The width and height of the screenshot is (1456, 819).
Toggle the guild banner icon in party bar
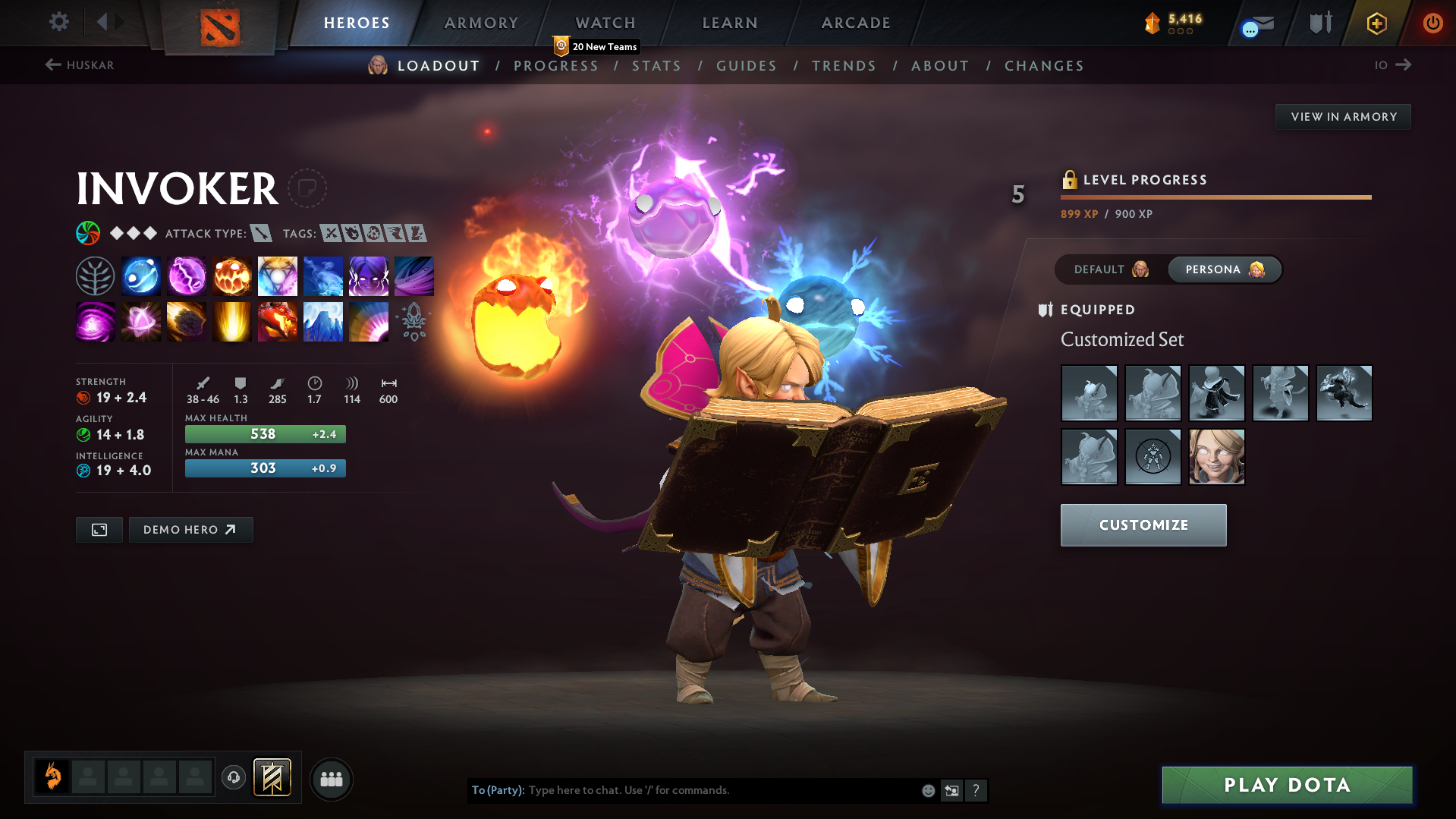pyautogui.click(x=272, y=777)
